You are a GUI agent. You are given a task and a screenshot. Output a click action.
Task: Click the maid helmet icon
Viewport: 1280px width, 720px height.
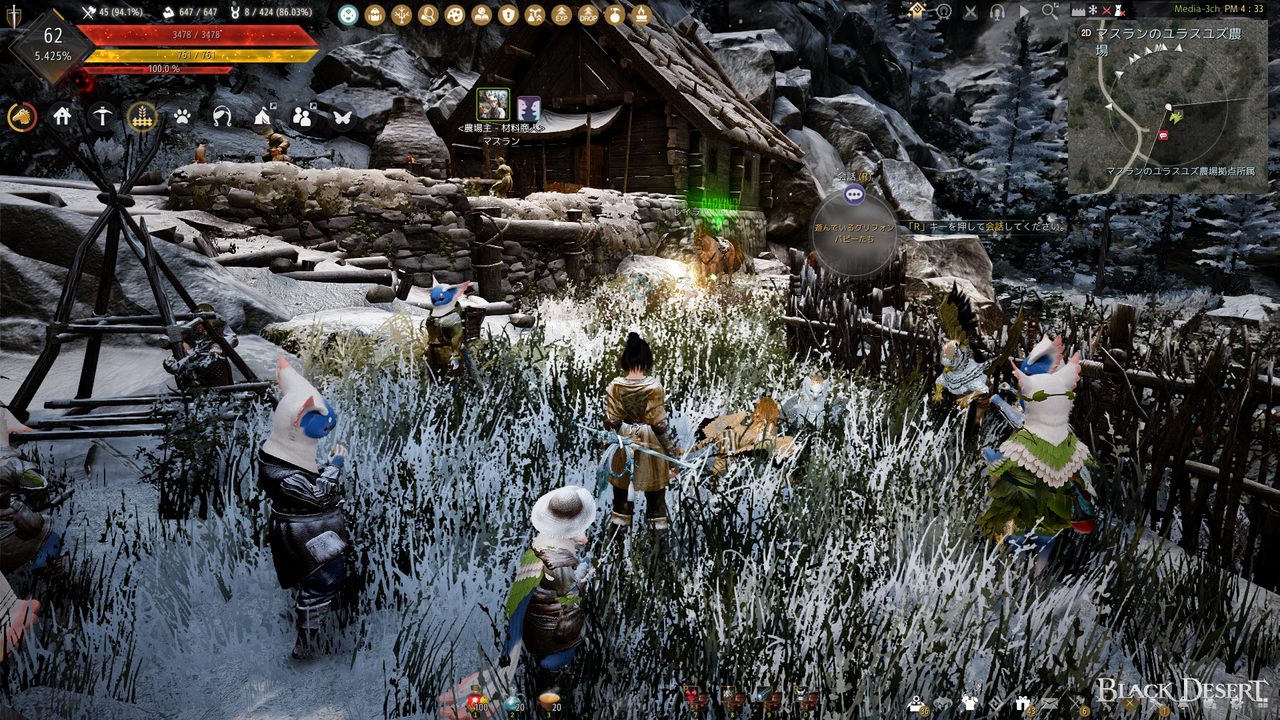coord(222,117)
